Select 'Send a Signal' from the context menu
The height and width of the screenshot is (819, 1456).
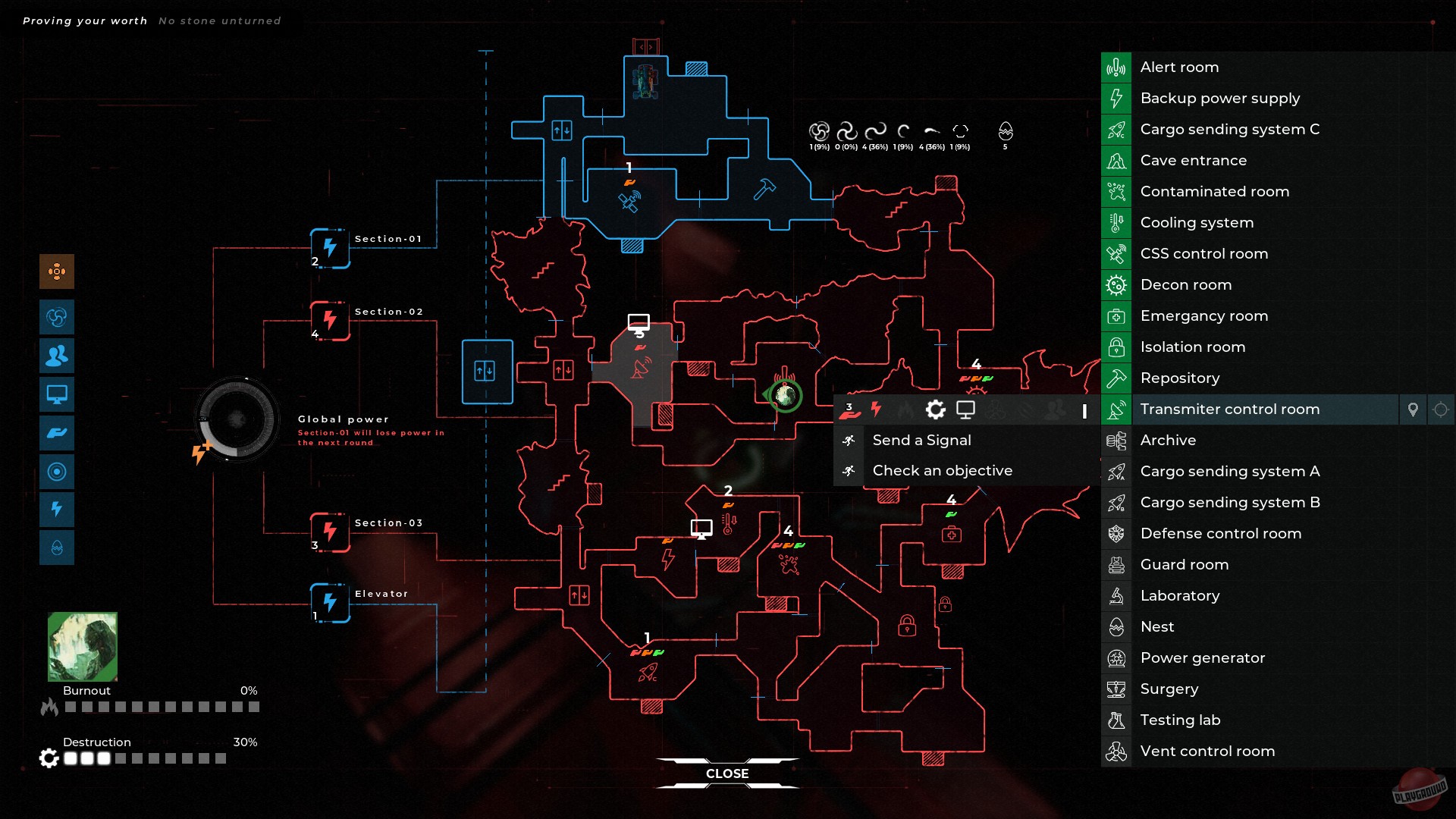921,440
